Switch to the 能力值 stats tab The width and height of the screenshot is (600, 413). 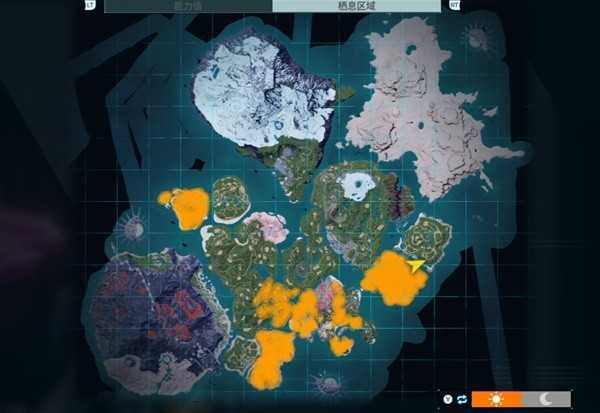pos(188,5)
